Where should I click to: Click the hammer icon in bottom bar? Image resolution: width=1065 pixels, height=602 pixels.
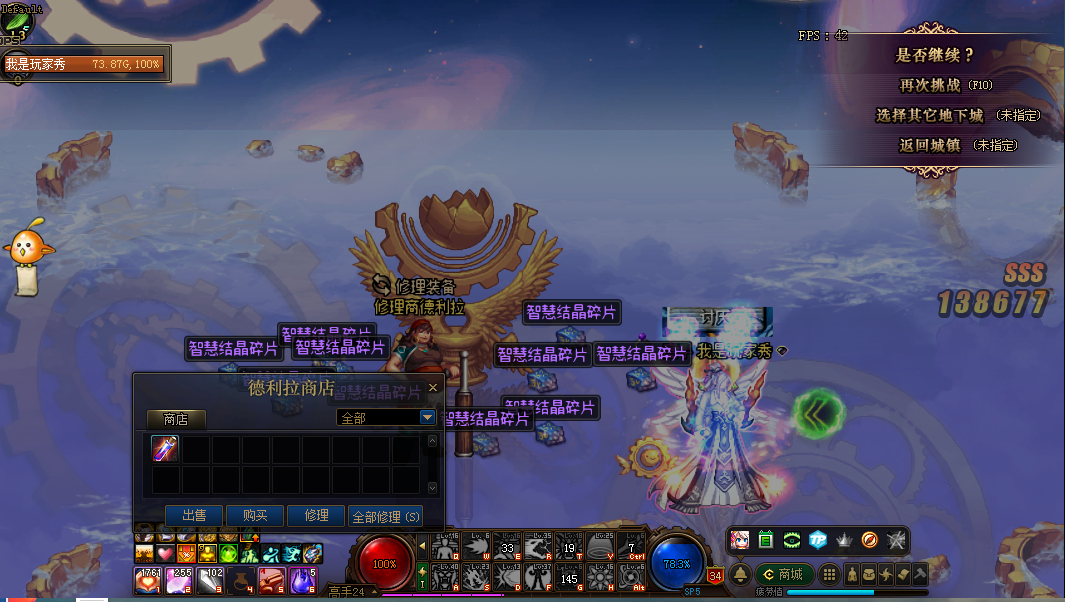click(x=919, y=574)
